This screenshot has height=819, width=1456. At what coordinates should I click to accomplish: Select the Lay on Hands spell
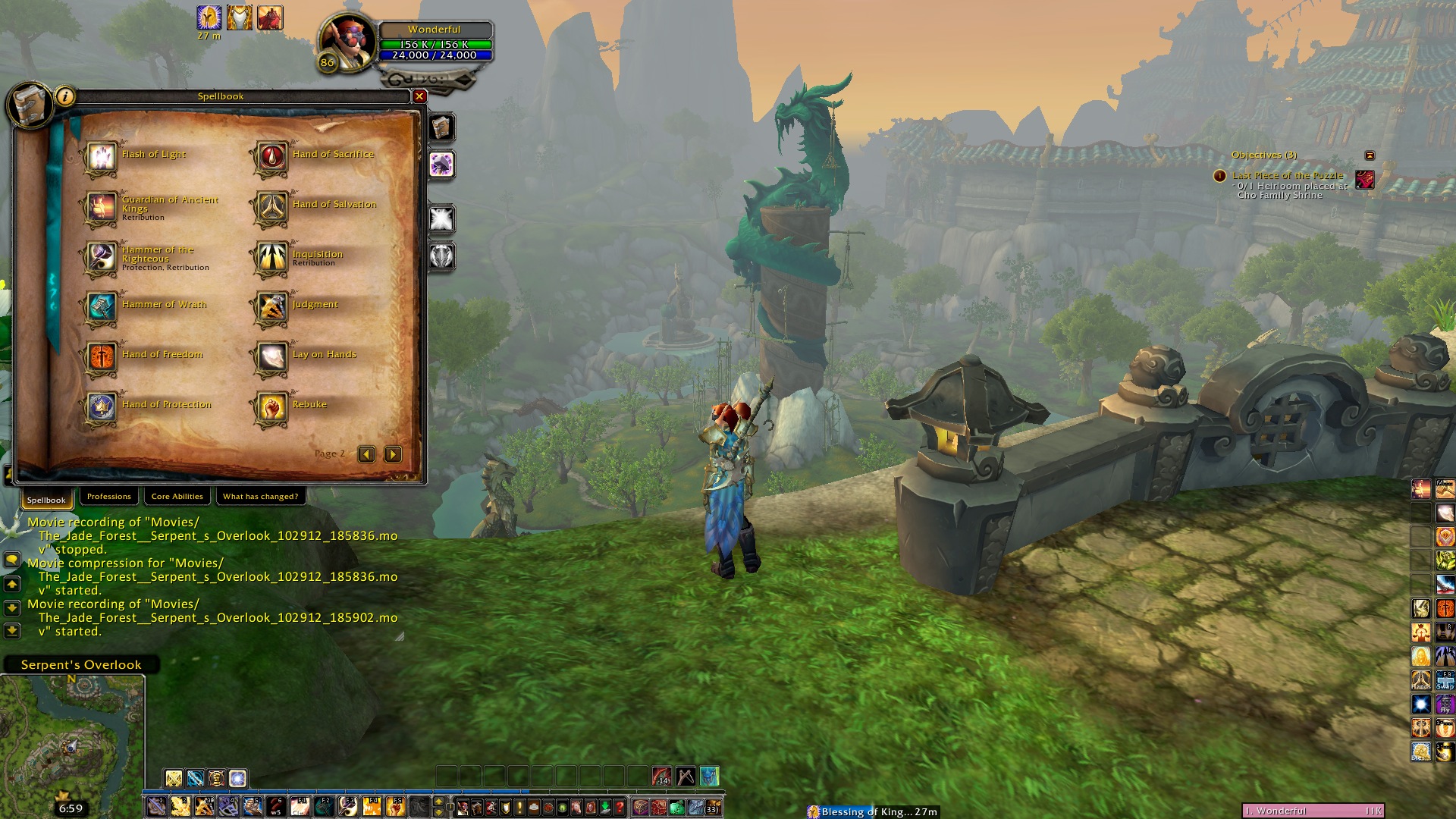point(271,357)
